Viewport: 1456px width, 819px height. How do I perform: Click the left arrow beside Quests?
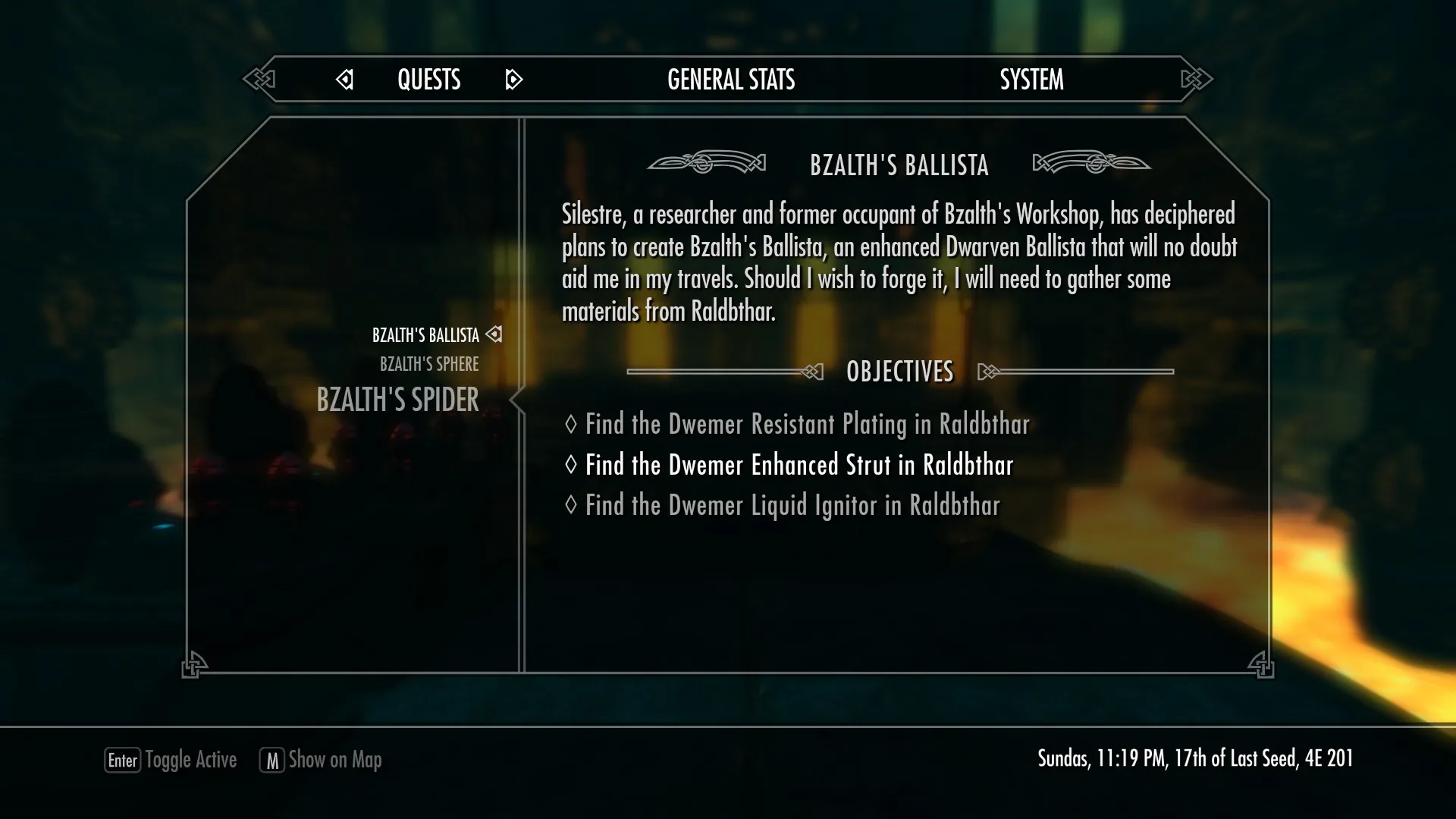click(x=345, y=80)
